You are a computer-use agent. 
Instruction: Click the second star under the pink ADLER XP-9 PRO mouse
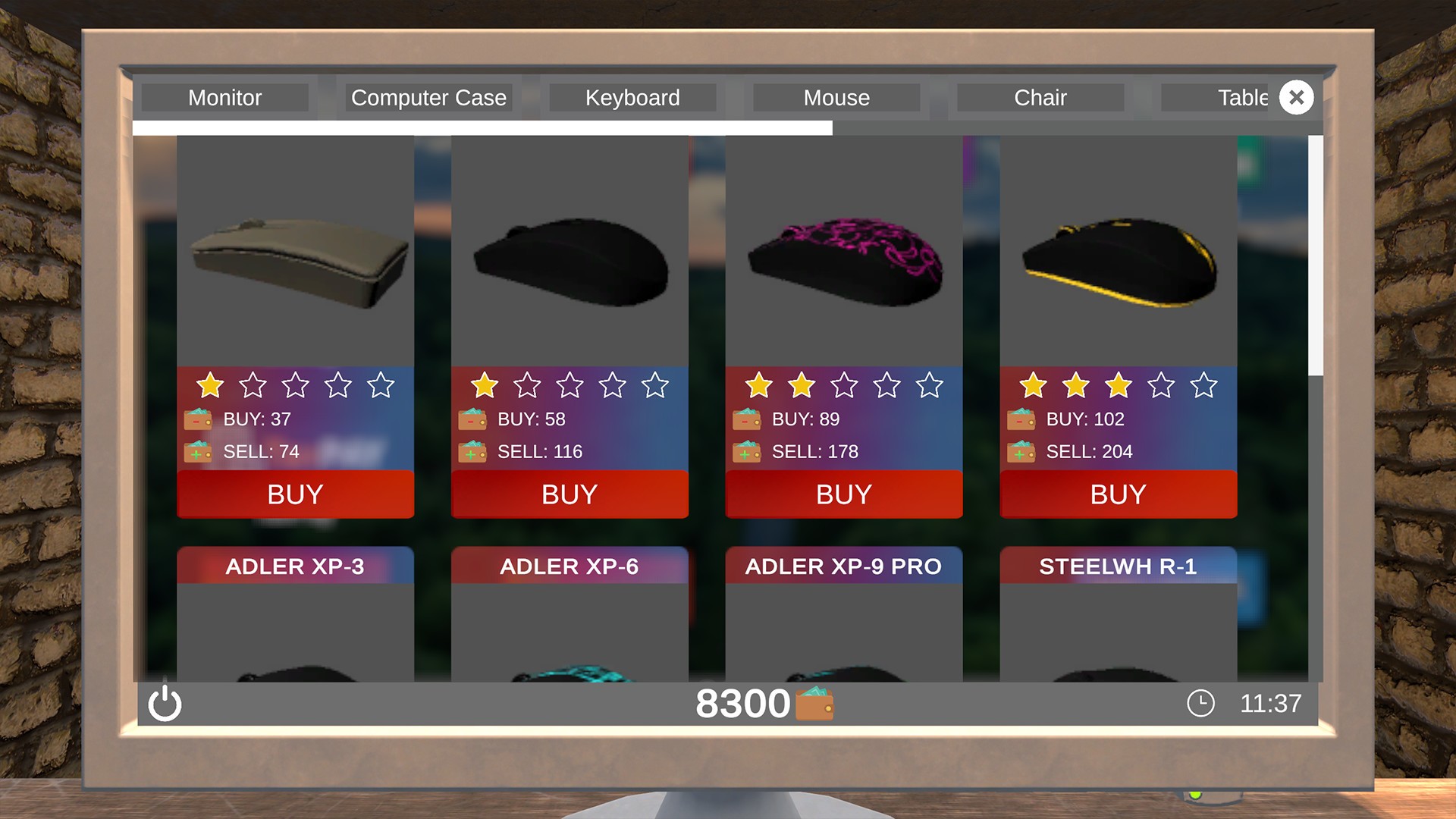(x=800, y=385)
